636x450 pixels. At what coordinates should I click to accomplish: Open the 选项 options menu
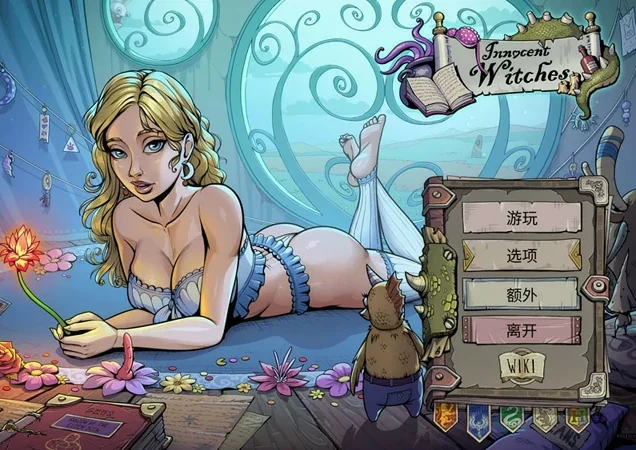[521, 255]
